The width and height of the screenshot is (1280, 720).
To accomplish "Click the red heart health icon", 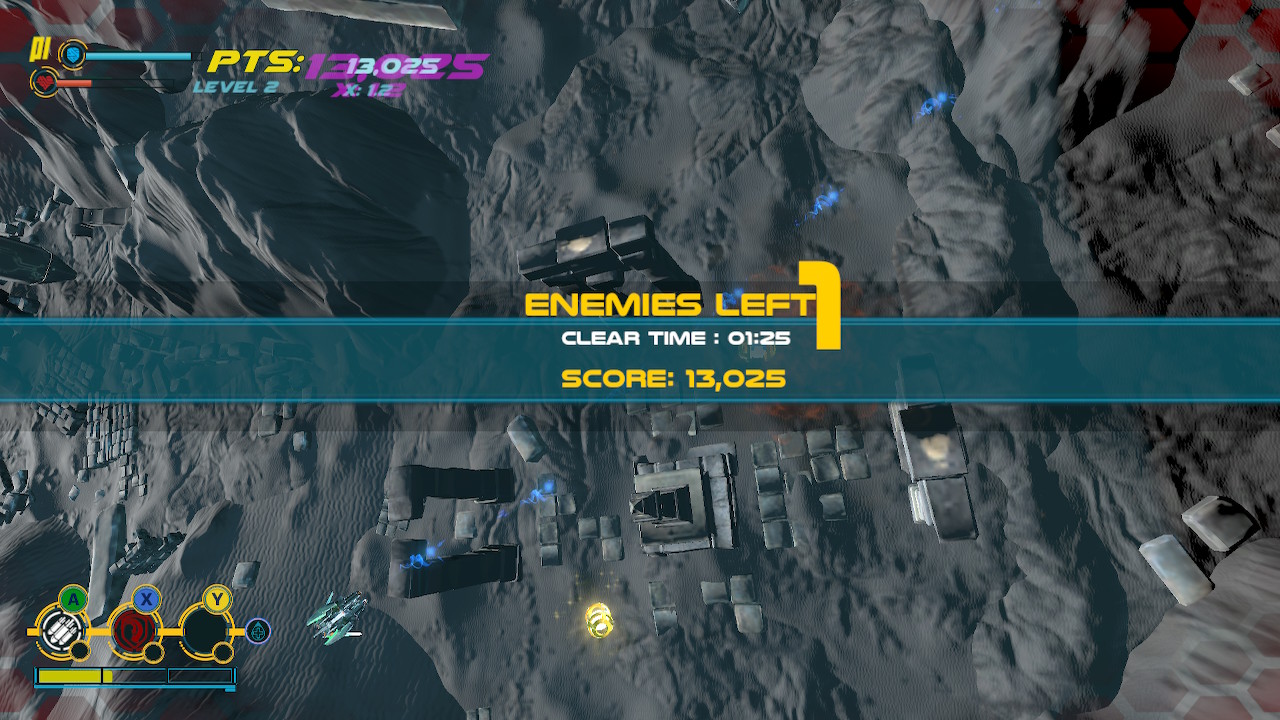I will point(44,82).
